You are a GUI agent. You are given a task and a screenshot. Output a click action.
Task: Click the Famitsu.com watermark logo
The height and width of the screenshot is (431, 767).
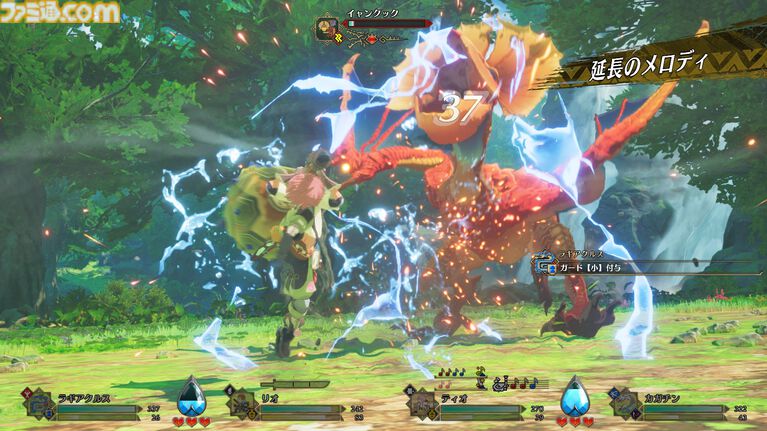[x=60, y=12]
